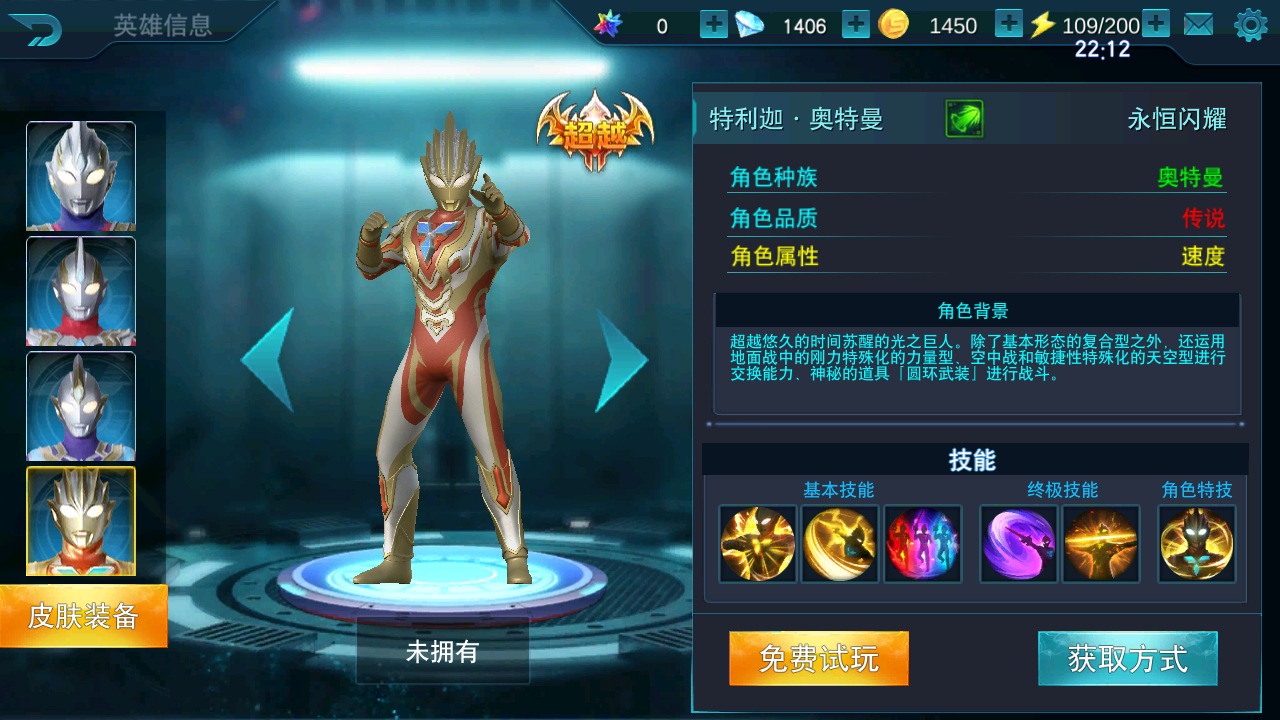Viewport: 1280px width, 720px height.
Task: View the golden beam ultimate skill icon
Action: coord(1100,544)
